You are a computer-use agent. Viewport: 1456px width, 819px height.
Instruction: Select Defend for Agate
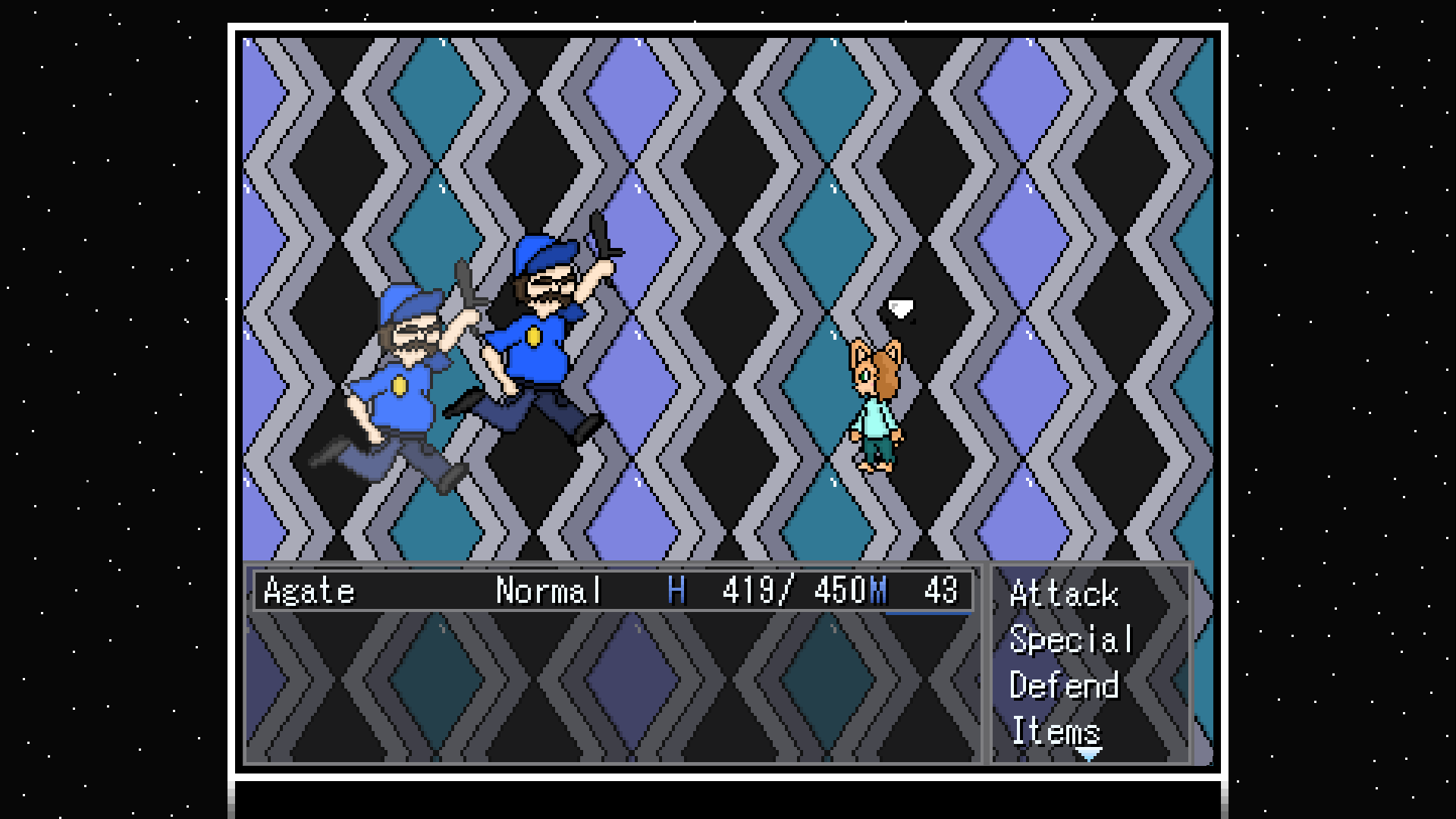point(1065,686)
